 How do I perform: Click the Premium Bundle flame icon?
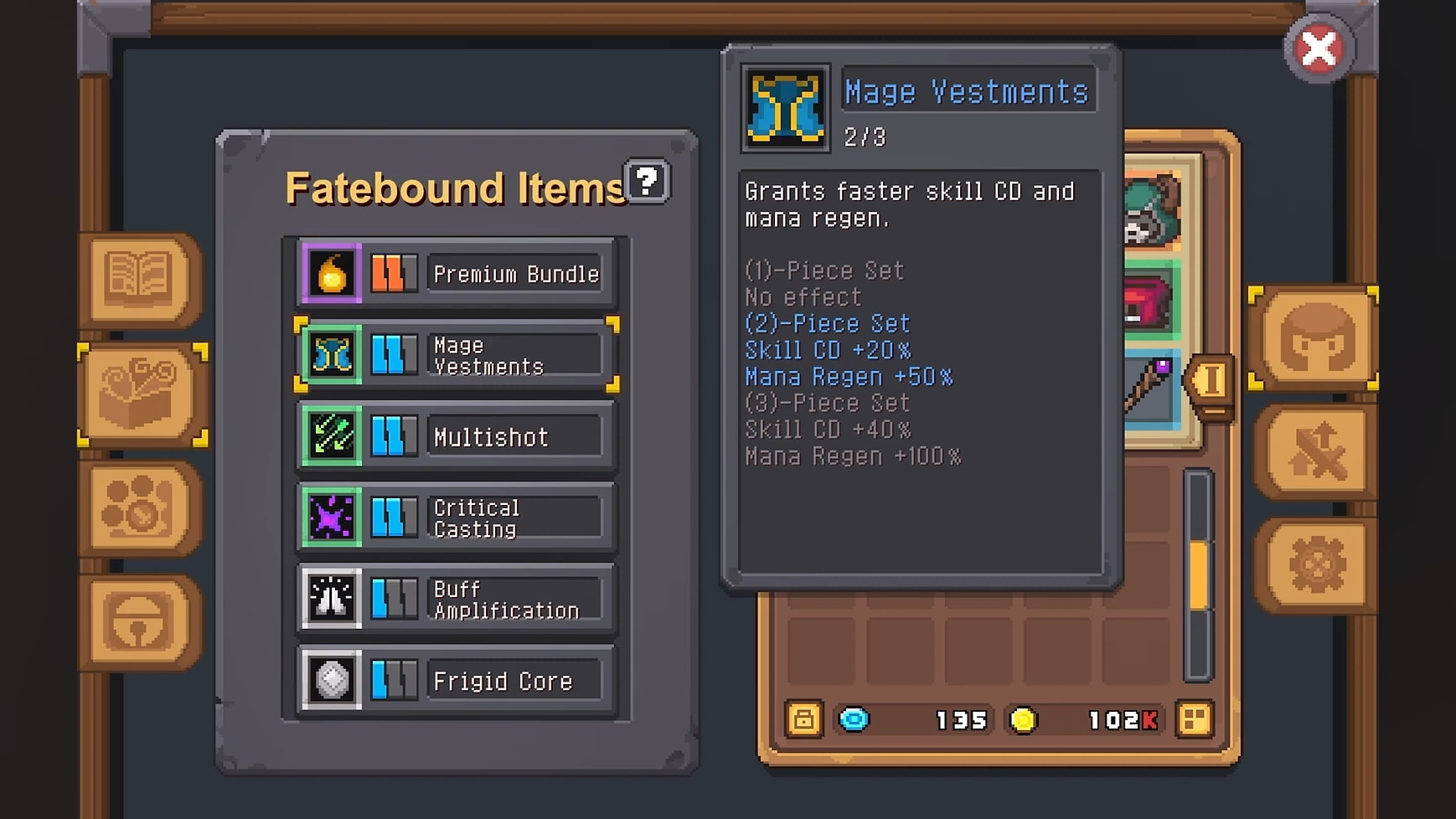(x=331, y=273)
